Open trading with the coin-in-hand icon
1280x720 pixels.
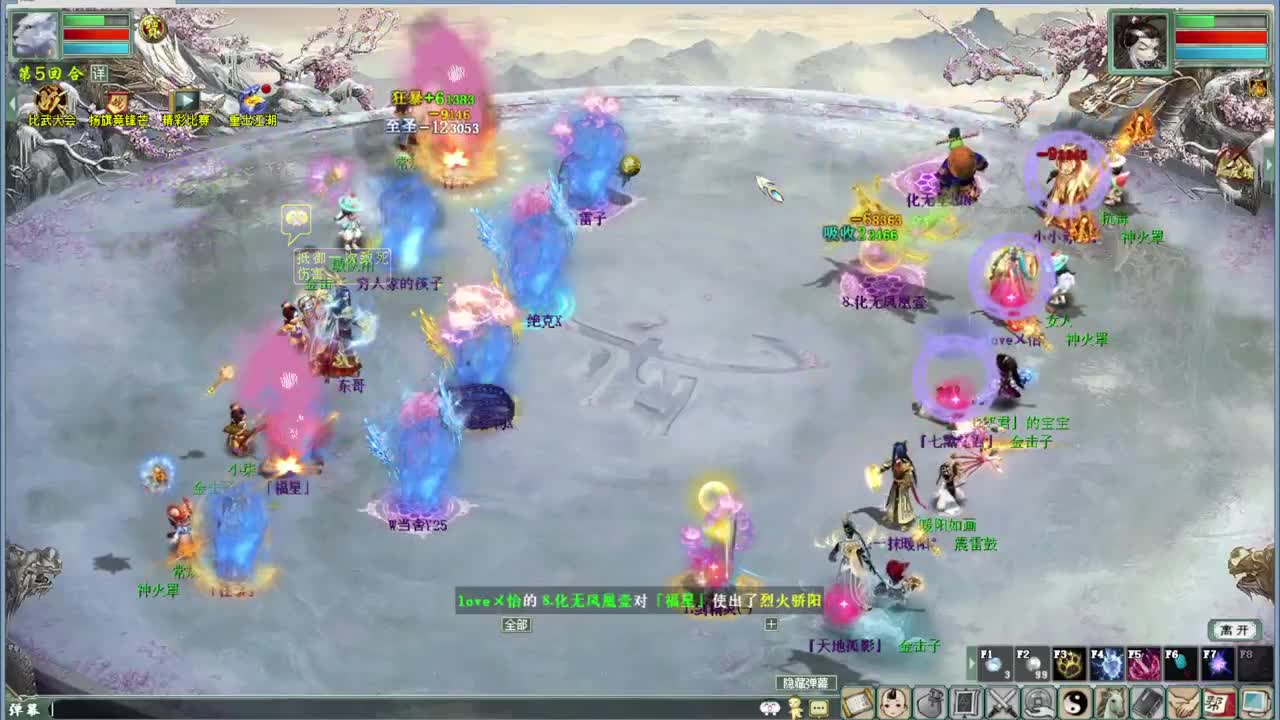[x=1036, y=704]
